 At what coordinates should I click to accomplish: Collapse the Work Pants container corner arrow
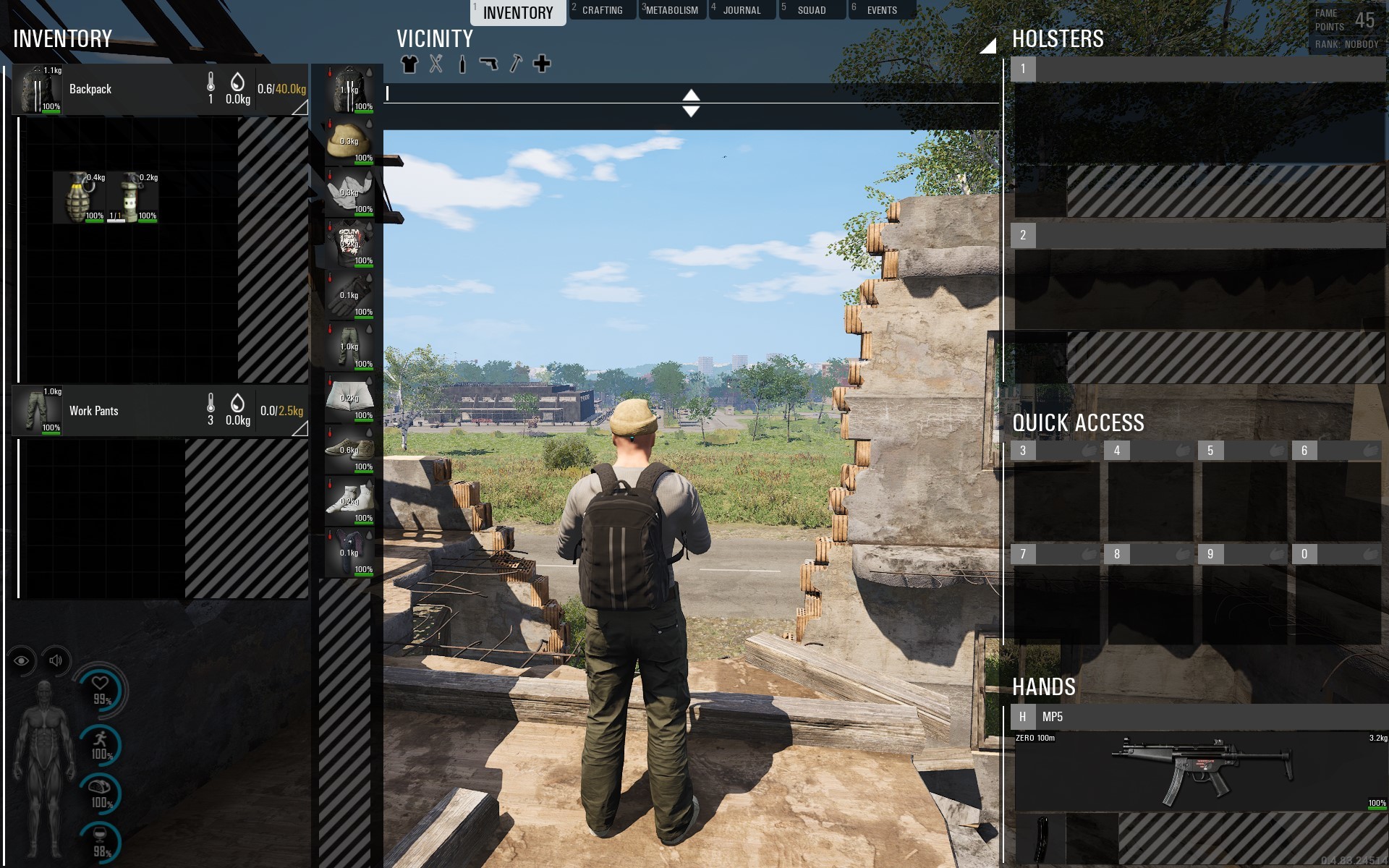coord(300,429)
